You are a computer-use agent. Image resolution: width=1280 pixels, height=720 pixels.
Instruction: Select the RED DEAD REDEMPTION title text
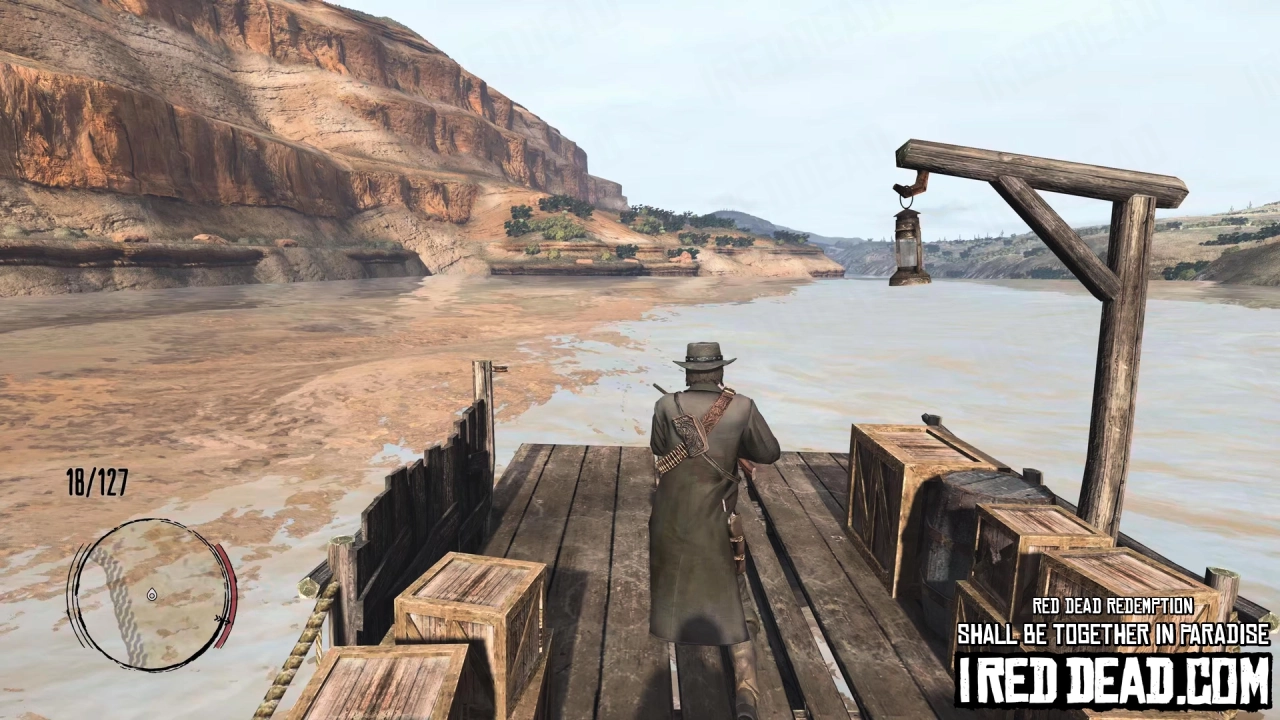[x=1112, y=606]
